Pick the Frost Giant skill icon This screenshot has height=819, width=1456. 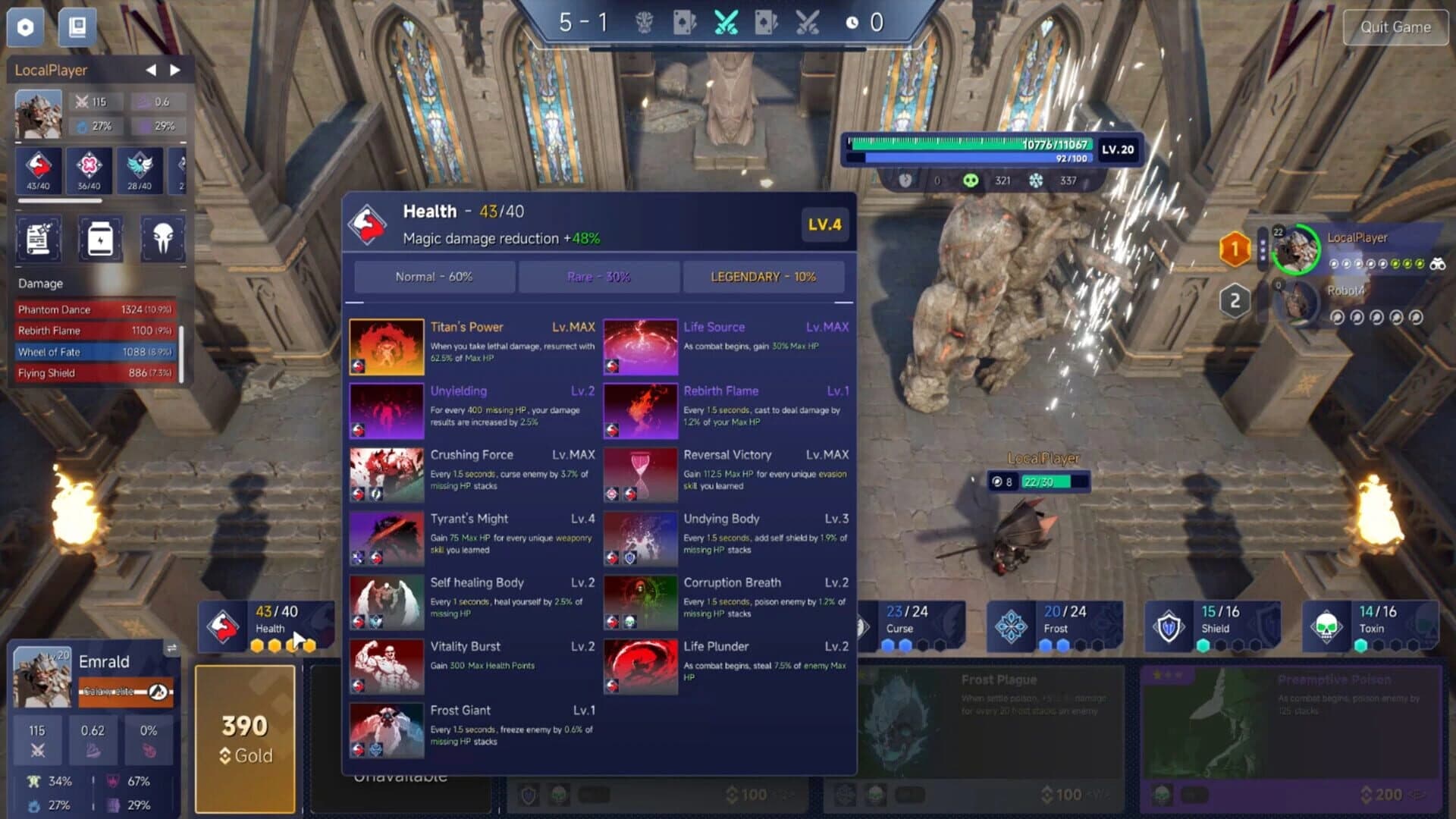tap(385, 730)
